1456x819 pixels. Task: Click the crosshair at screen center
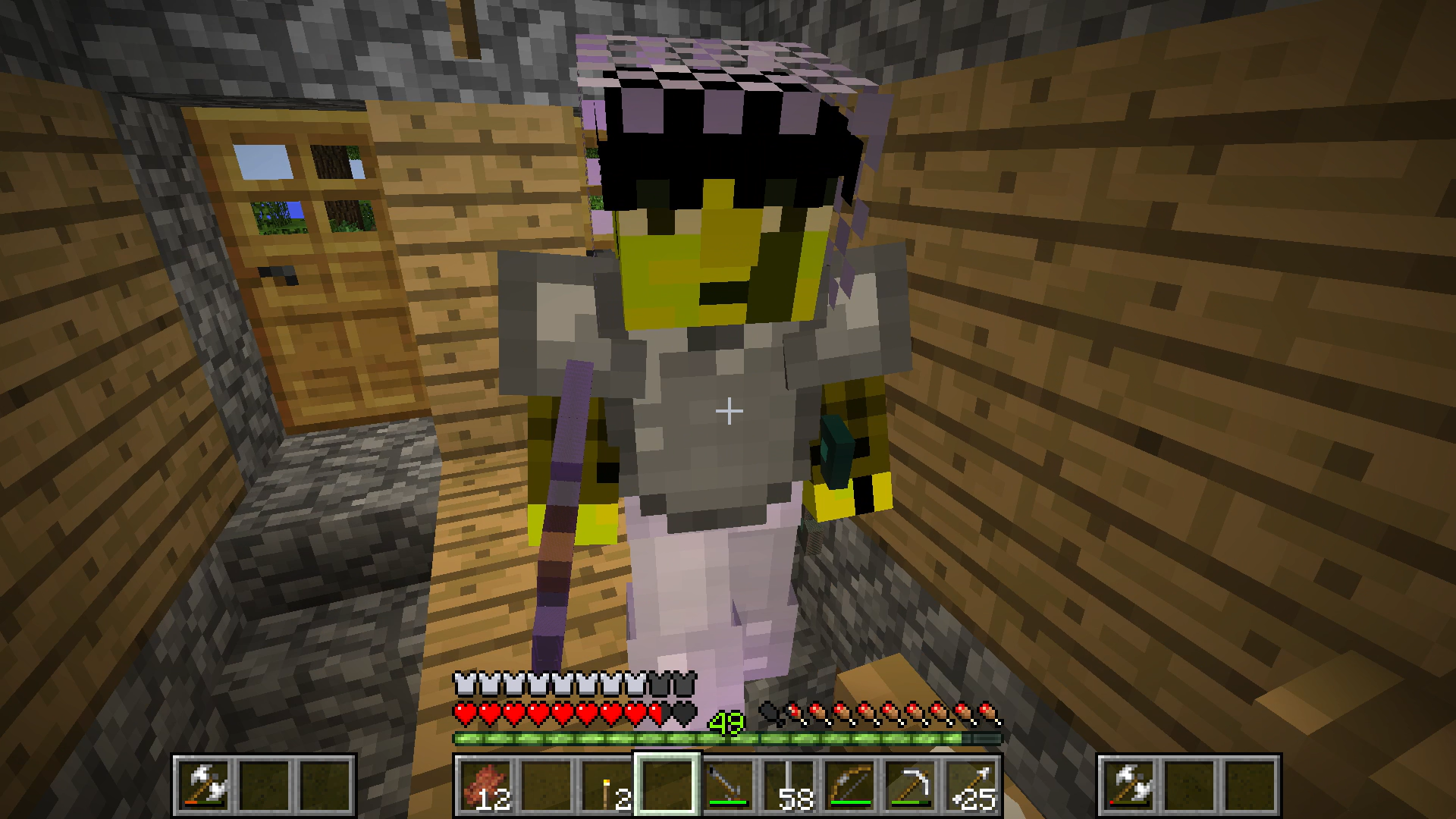coord(728,409)
